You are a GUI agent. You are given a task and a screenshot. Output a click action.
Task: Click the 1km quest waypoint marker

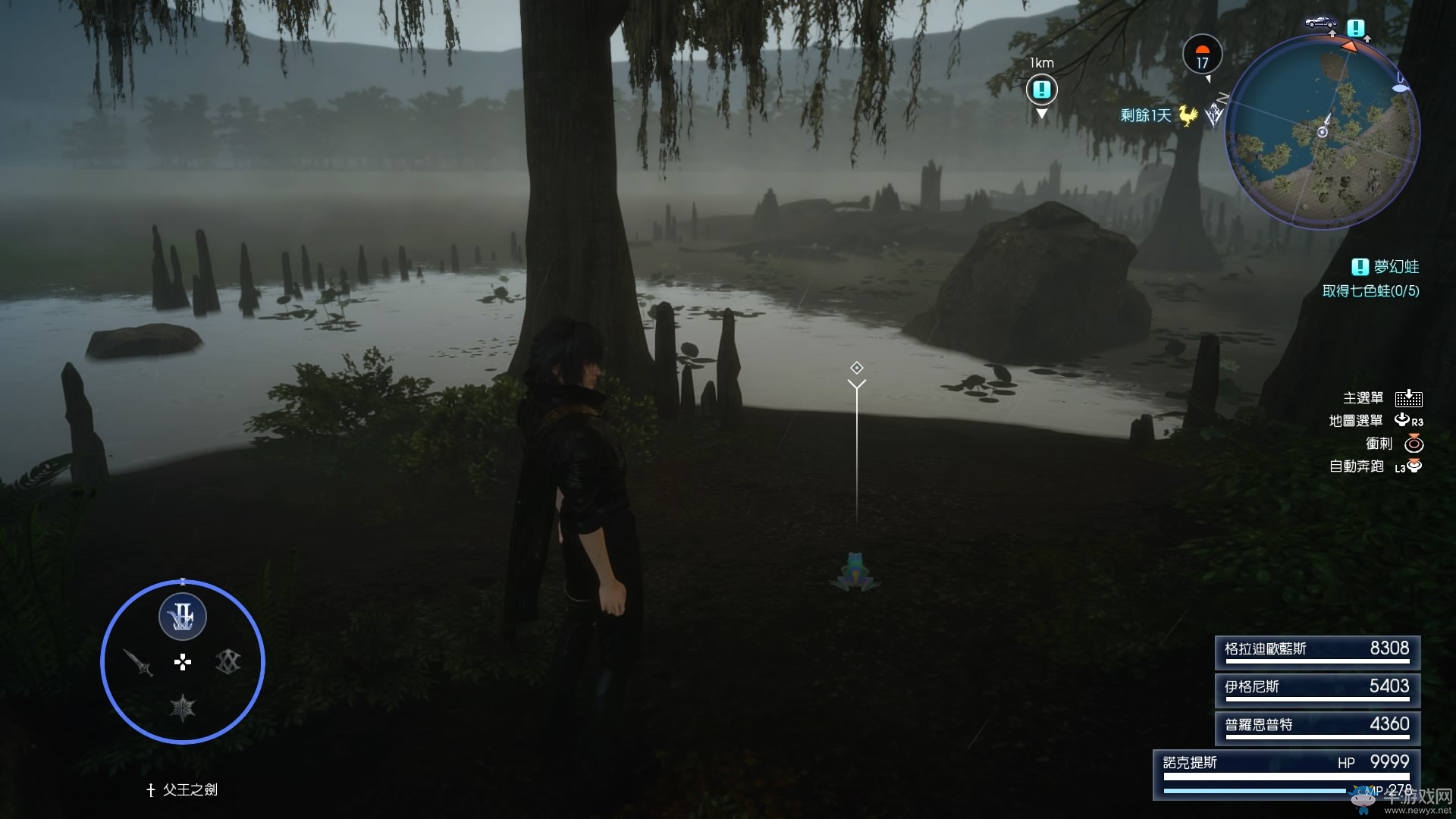[x=1041, y=90]
